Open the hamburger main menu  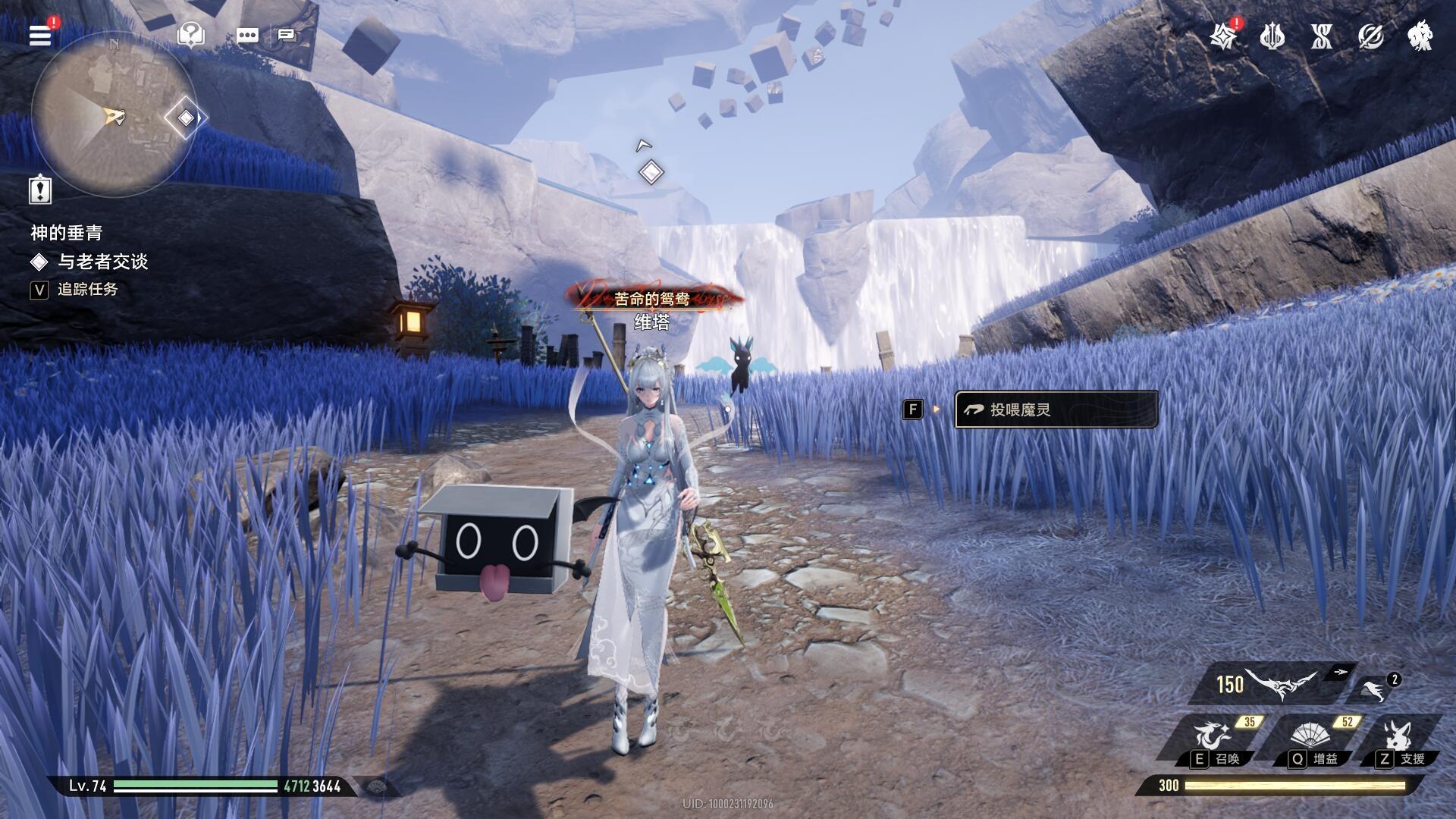40,34
